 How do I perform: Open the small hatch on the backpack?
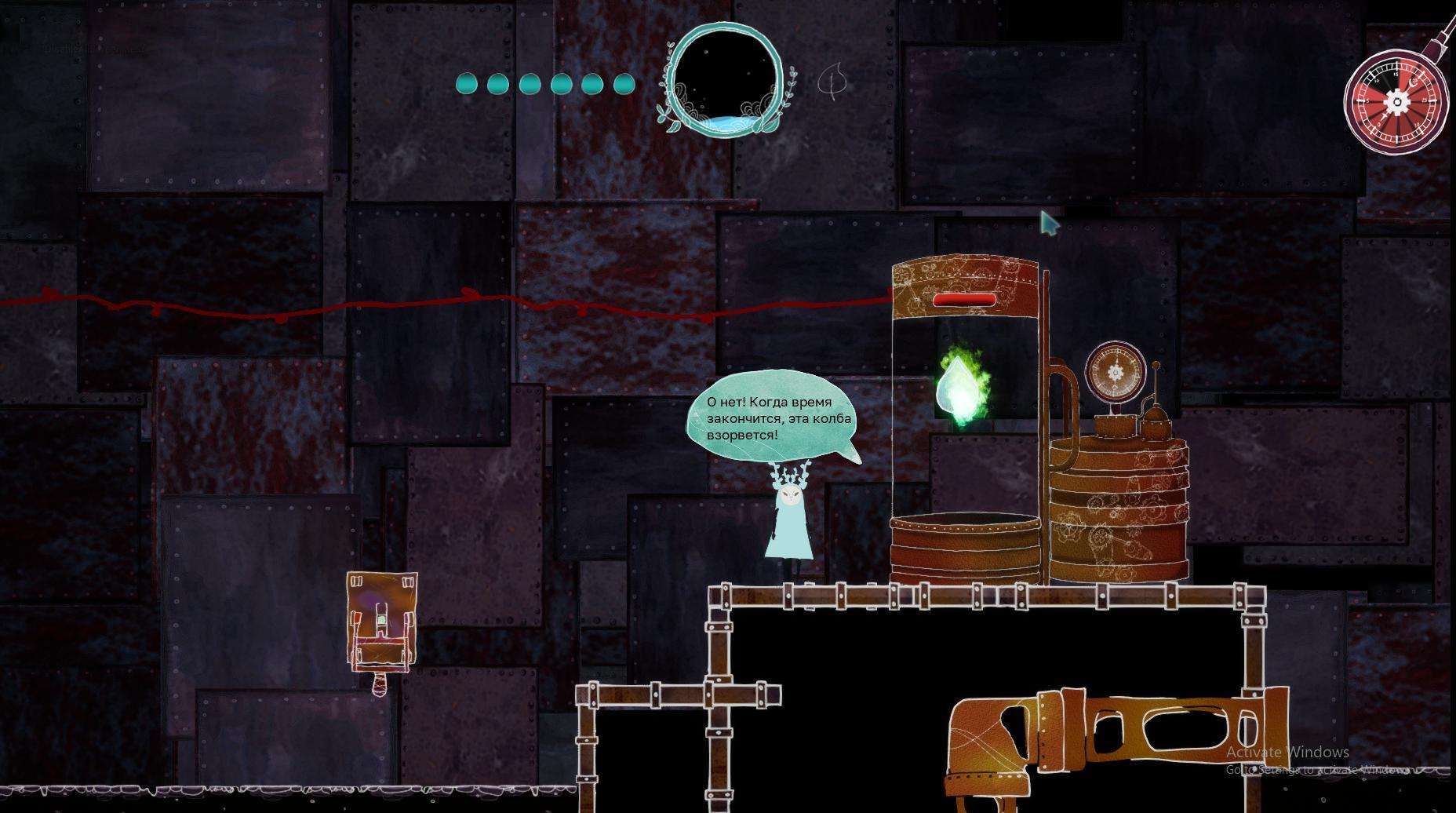(381, 619)
